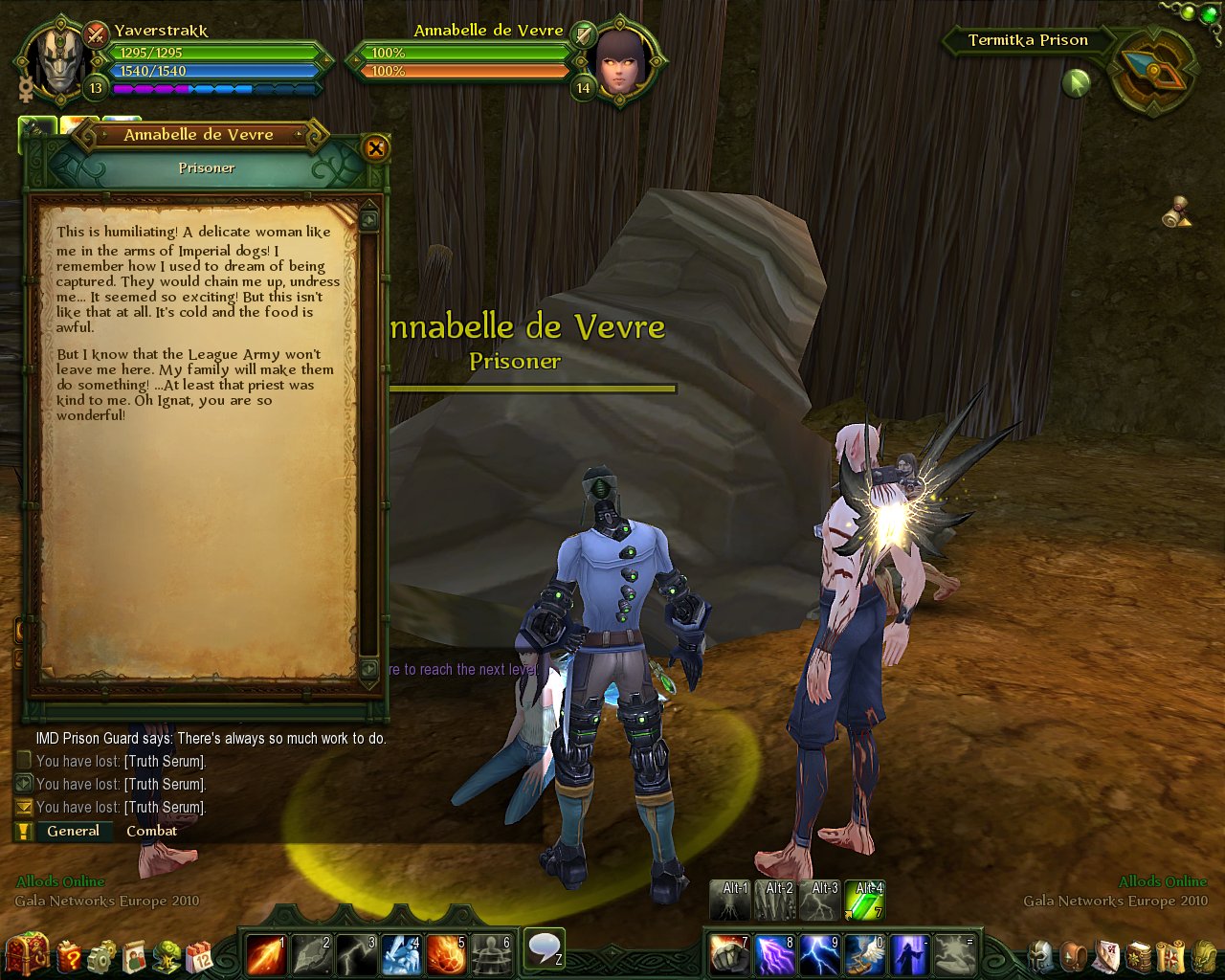
Task: Use the ice ability in slot 4
Action: pyautogui.click(x=400, y=953)
